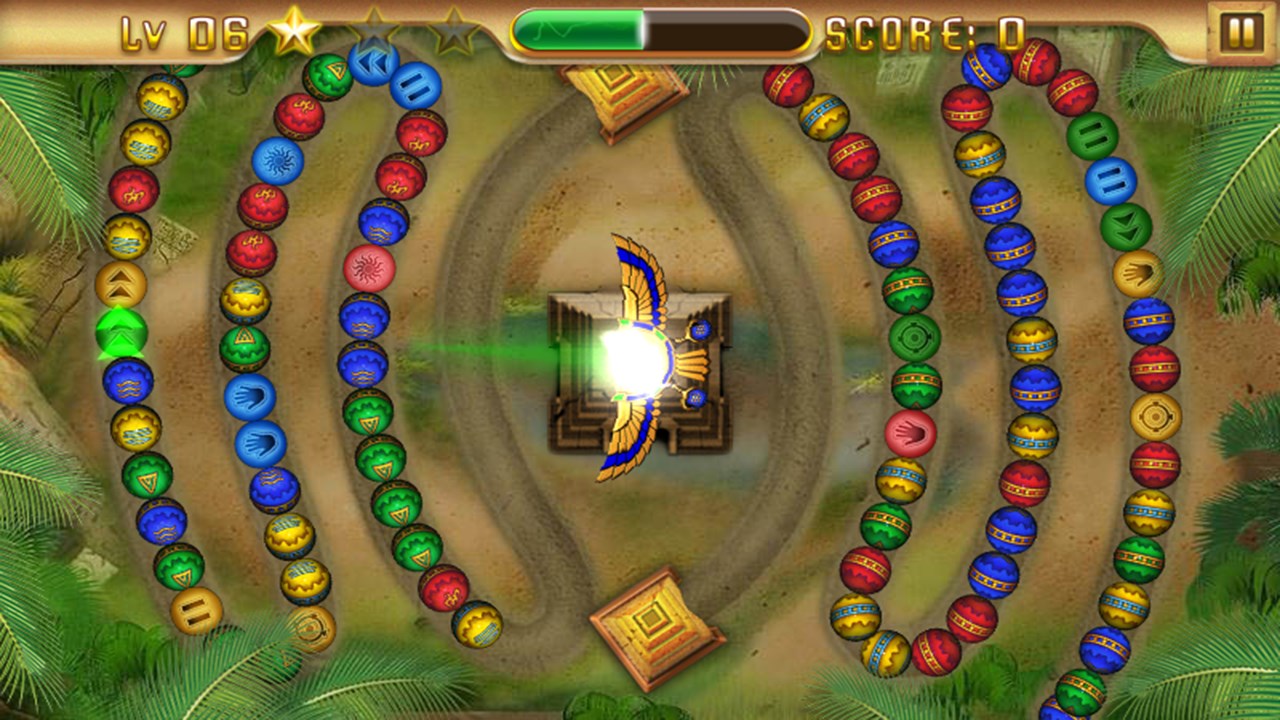Click the gold equals-bars marble at bottom left

(197, 610)
